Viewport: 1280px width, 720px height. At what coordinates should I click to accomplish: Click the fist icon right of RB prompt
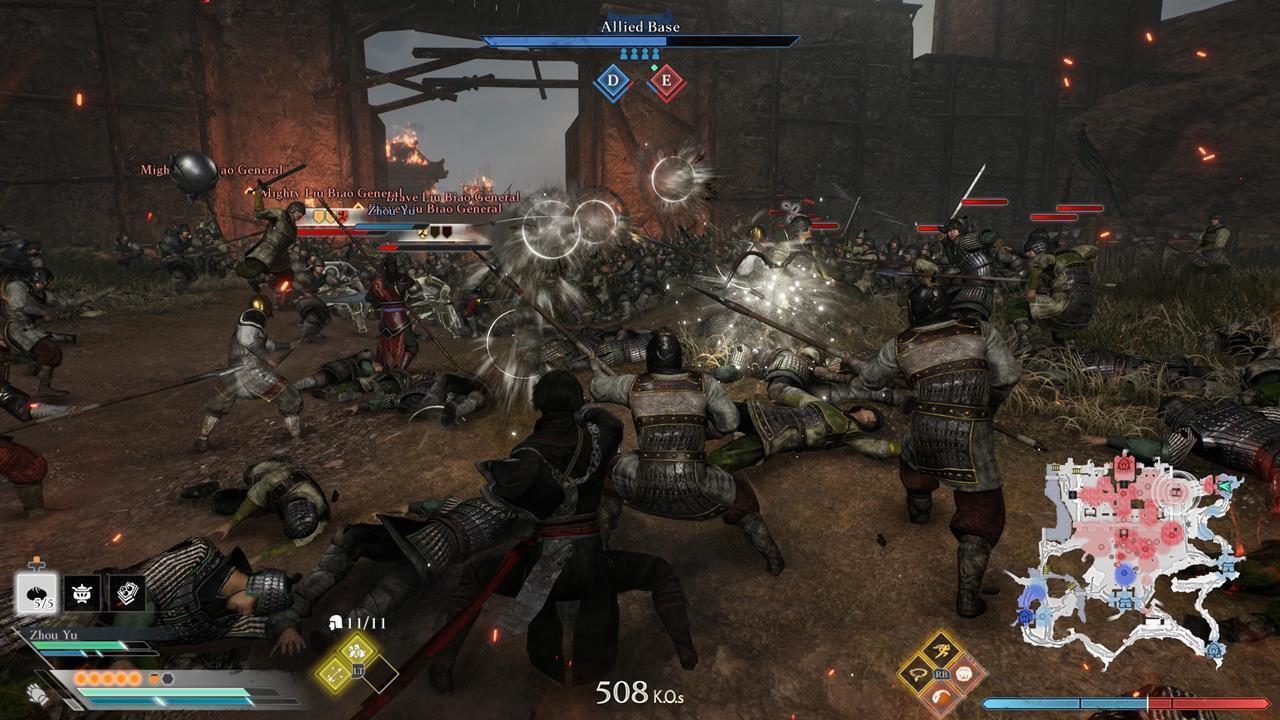coord(963,675)
